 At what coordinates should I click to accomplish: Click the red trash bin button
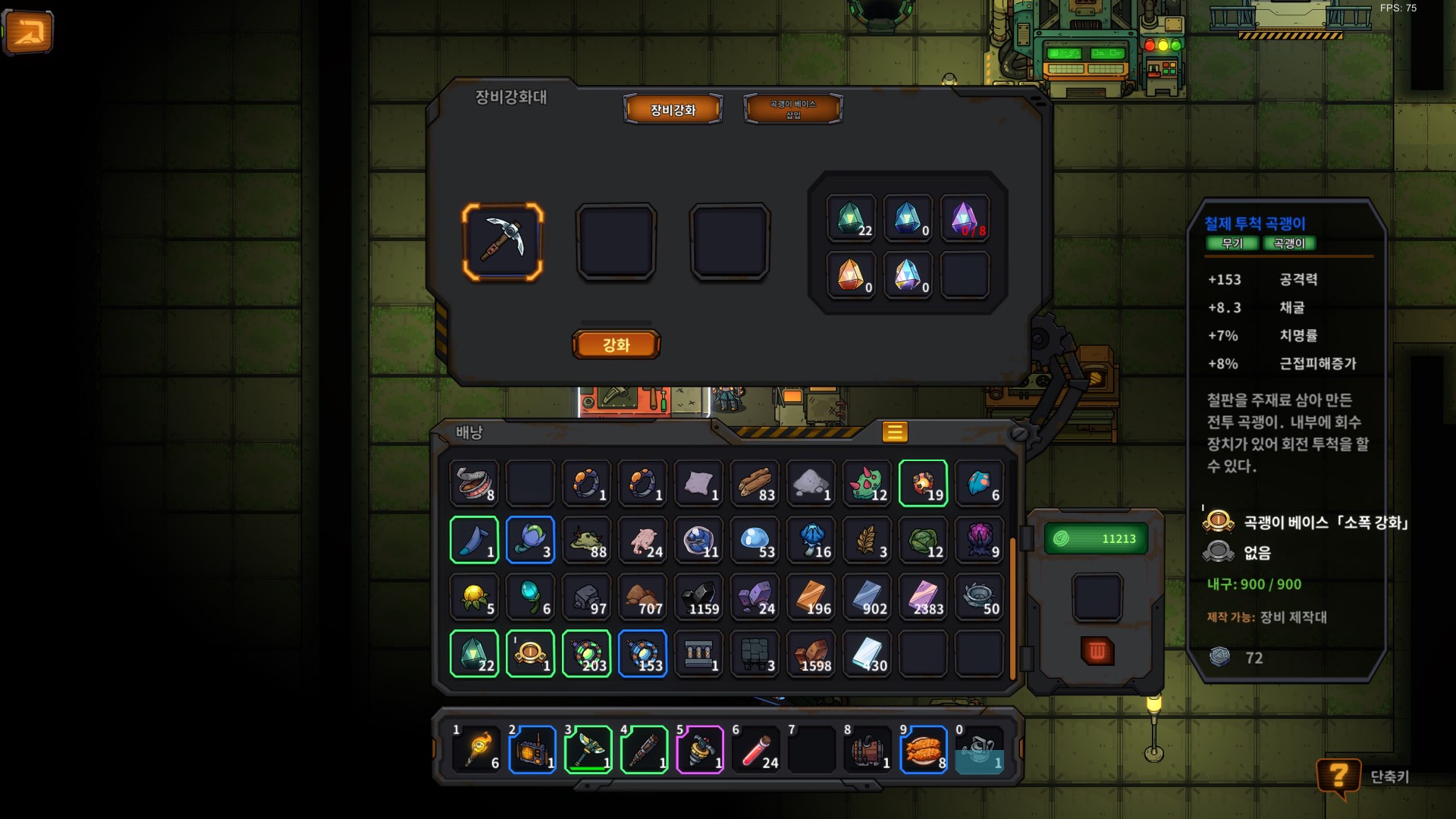pos(1097,651)
